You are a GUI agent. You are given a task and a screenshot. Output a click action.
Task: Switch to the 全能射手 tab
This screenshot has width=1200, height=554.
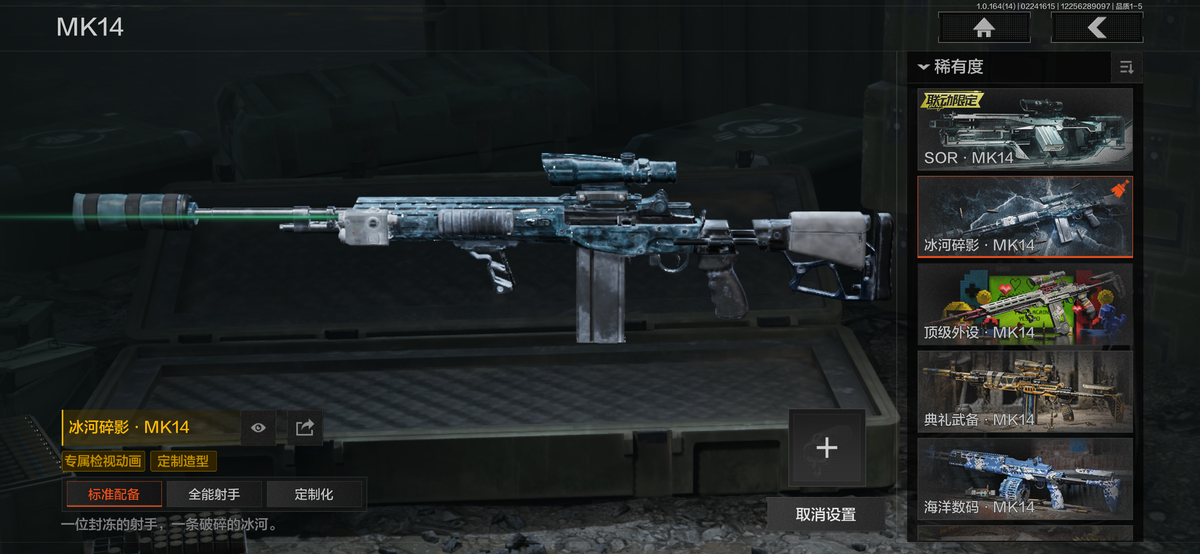pyautogui.click(x=214, y=494)
